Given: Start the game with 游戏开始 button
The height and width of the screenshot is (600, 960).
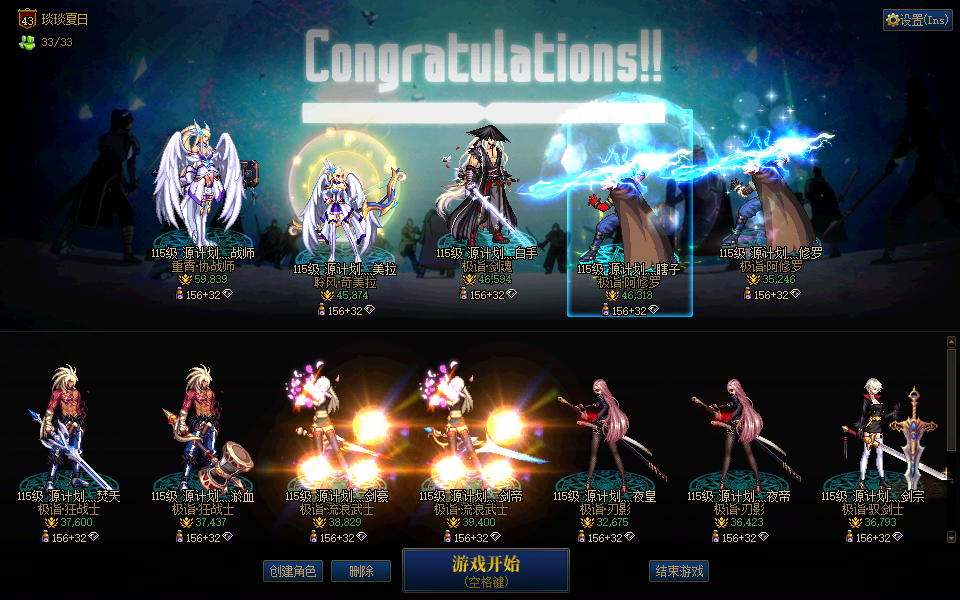Looking at the screenshot, I should coord(485,569).
